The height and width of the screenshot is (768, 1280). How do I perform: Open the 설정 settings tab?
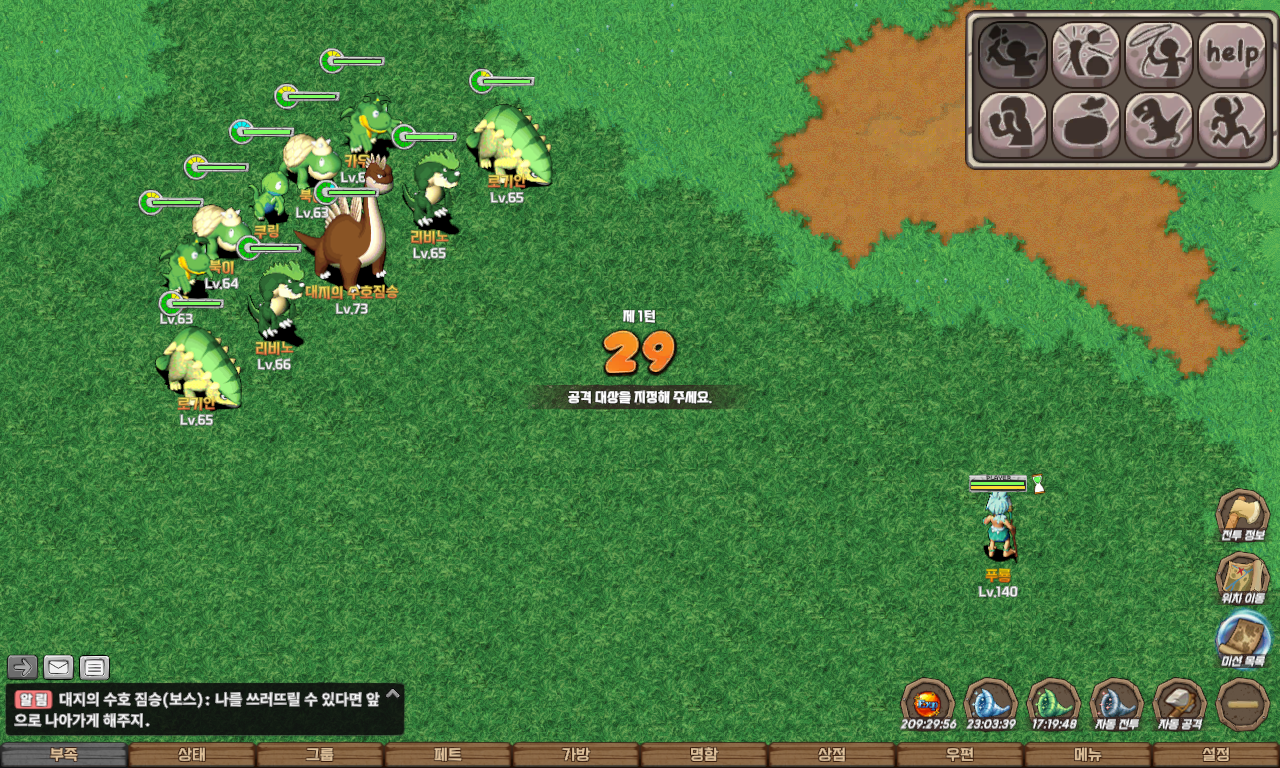(x=1216, y=755)
